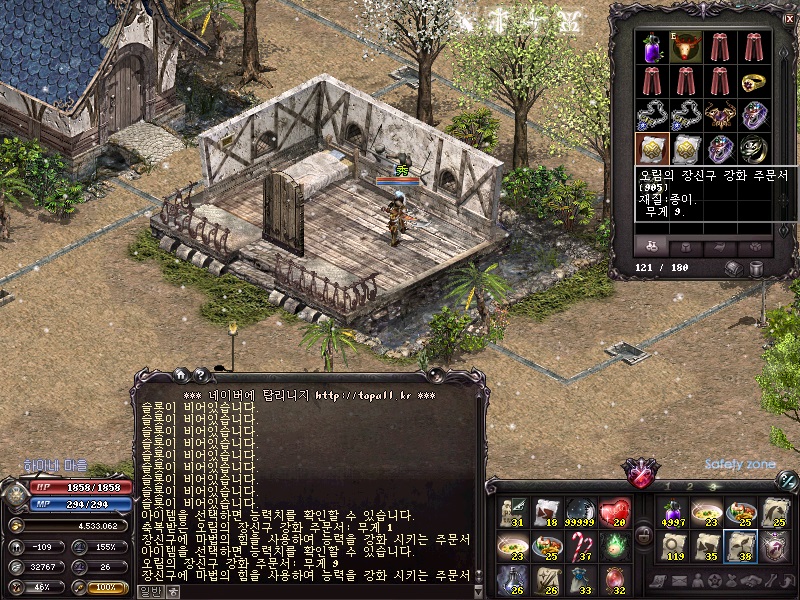Close the inventory window
The width and height of the screenshot is (800, 600).
point(790,19)
